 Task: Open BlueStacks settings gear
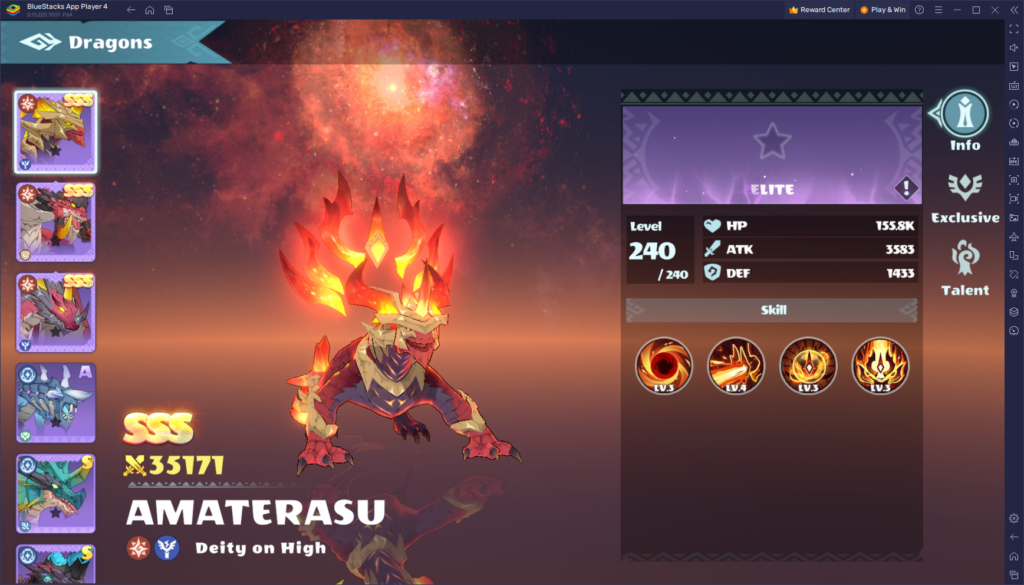click(1014, 518)
